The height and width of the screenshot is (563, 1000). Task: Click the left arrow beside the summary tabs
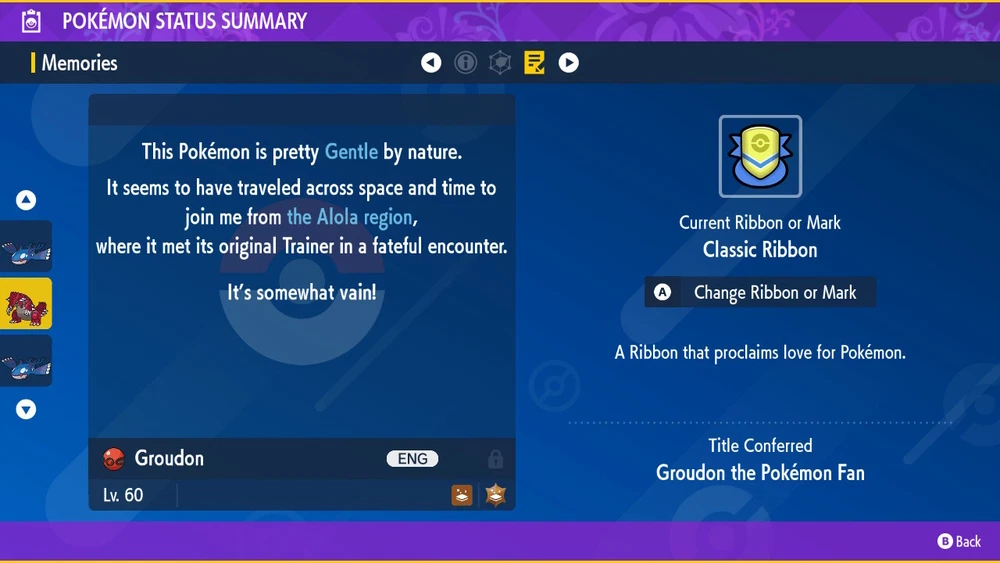click(431, 63)
